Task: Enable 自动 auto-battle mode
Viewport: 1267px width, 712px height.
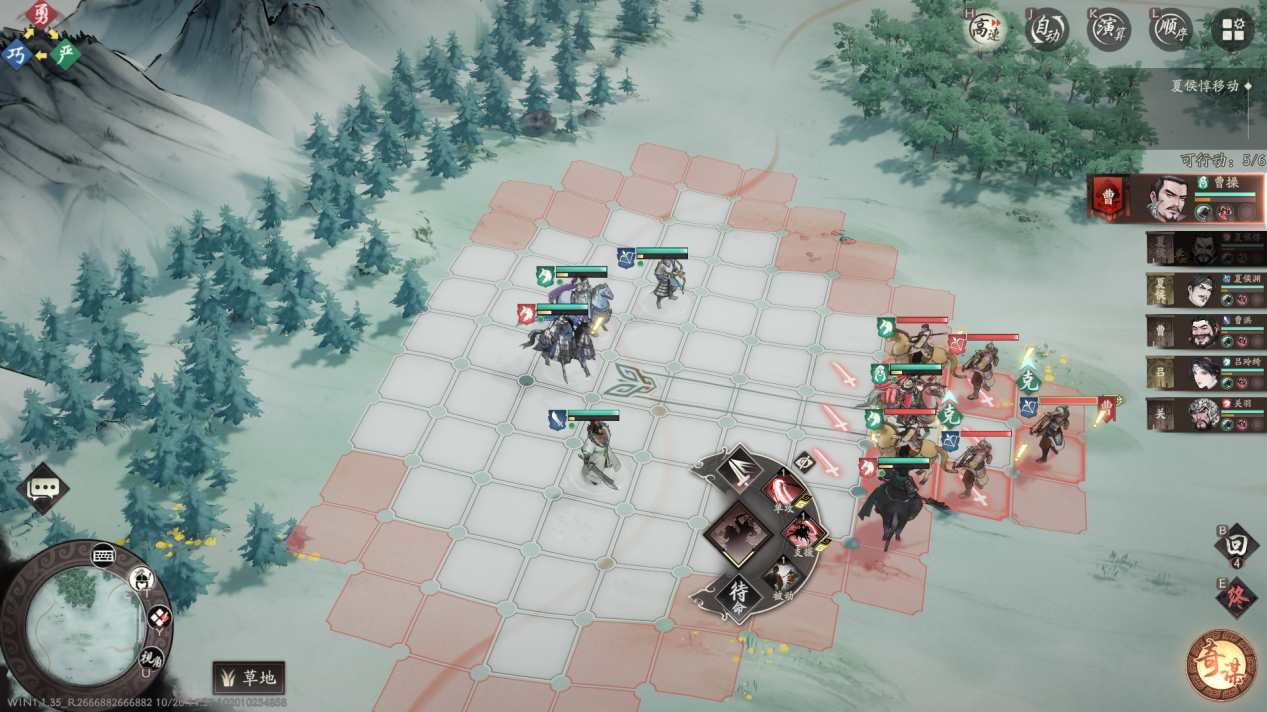Action: tap(1047, 29)
